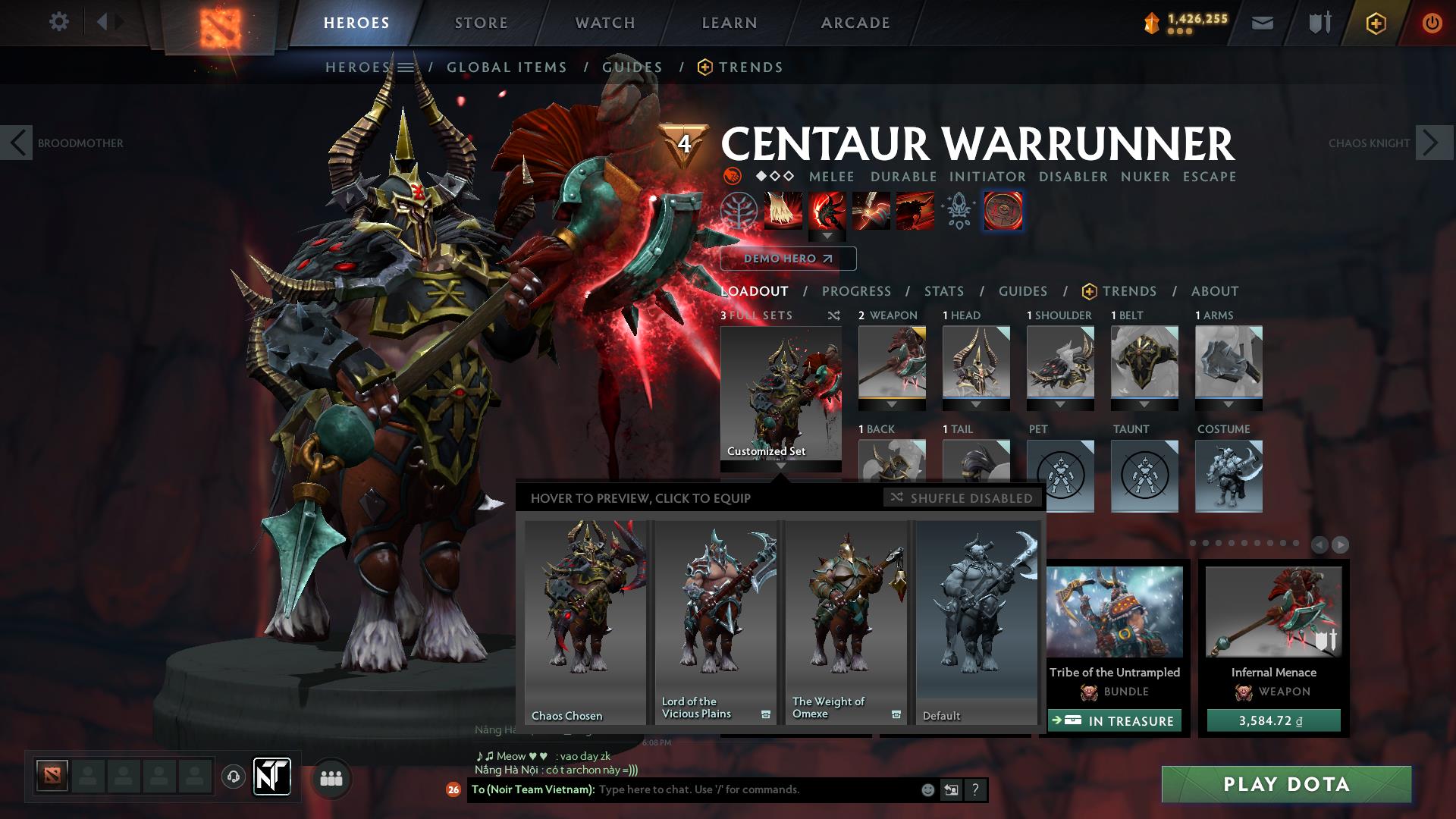Click the red power/disconnect icon
Viewport: 1456px width, 819px height.
click(x=1432, y=22)
